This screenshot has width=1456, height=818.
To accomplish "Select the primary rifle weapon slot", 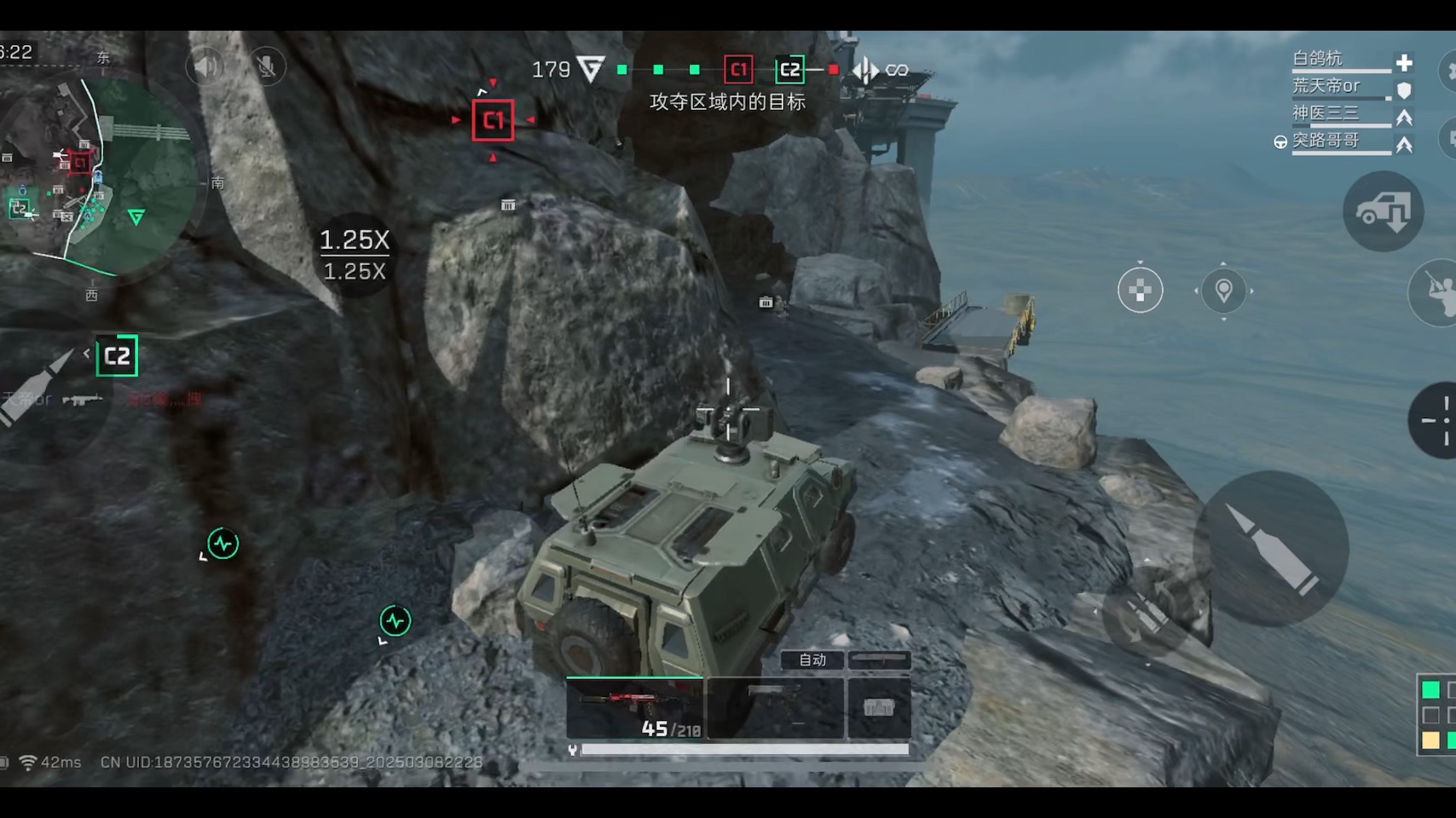I will tap(635, 708).
